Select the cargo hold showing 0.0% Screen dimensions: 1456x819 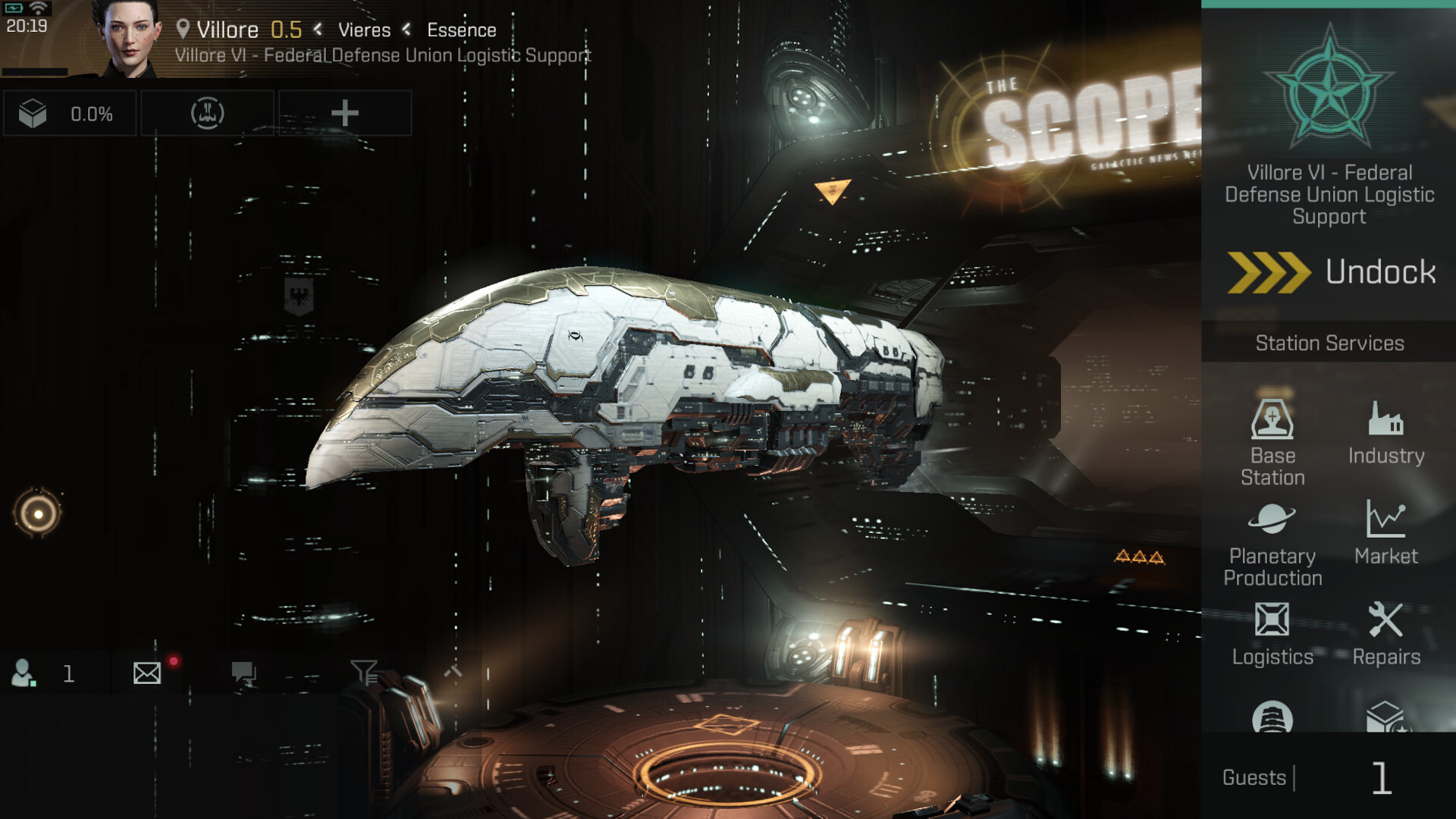pyautogui.click(x=70, y=113)
